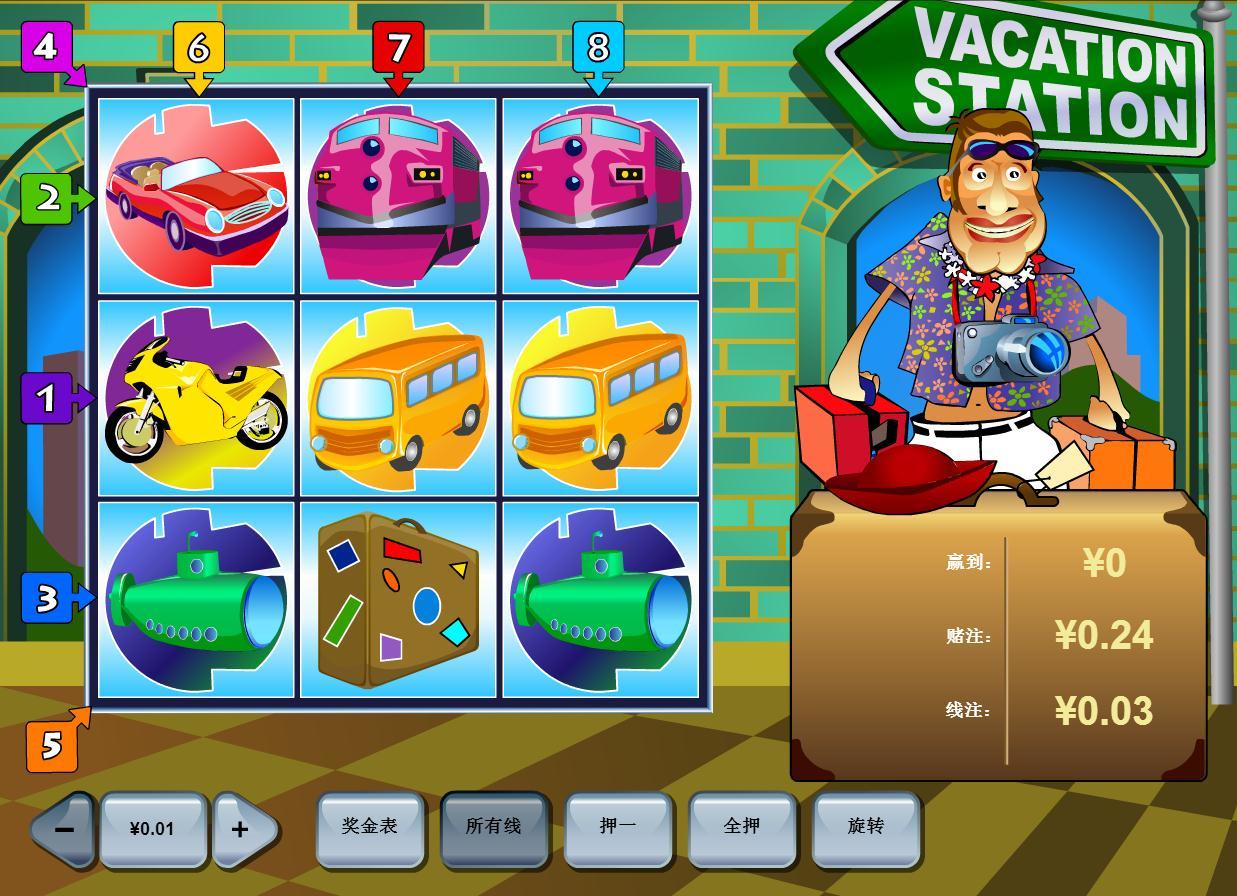
Task: Click the magenta payline 4 marker
Action: [x=47, y=47]
